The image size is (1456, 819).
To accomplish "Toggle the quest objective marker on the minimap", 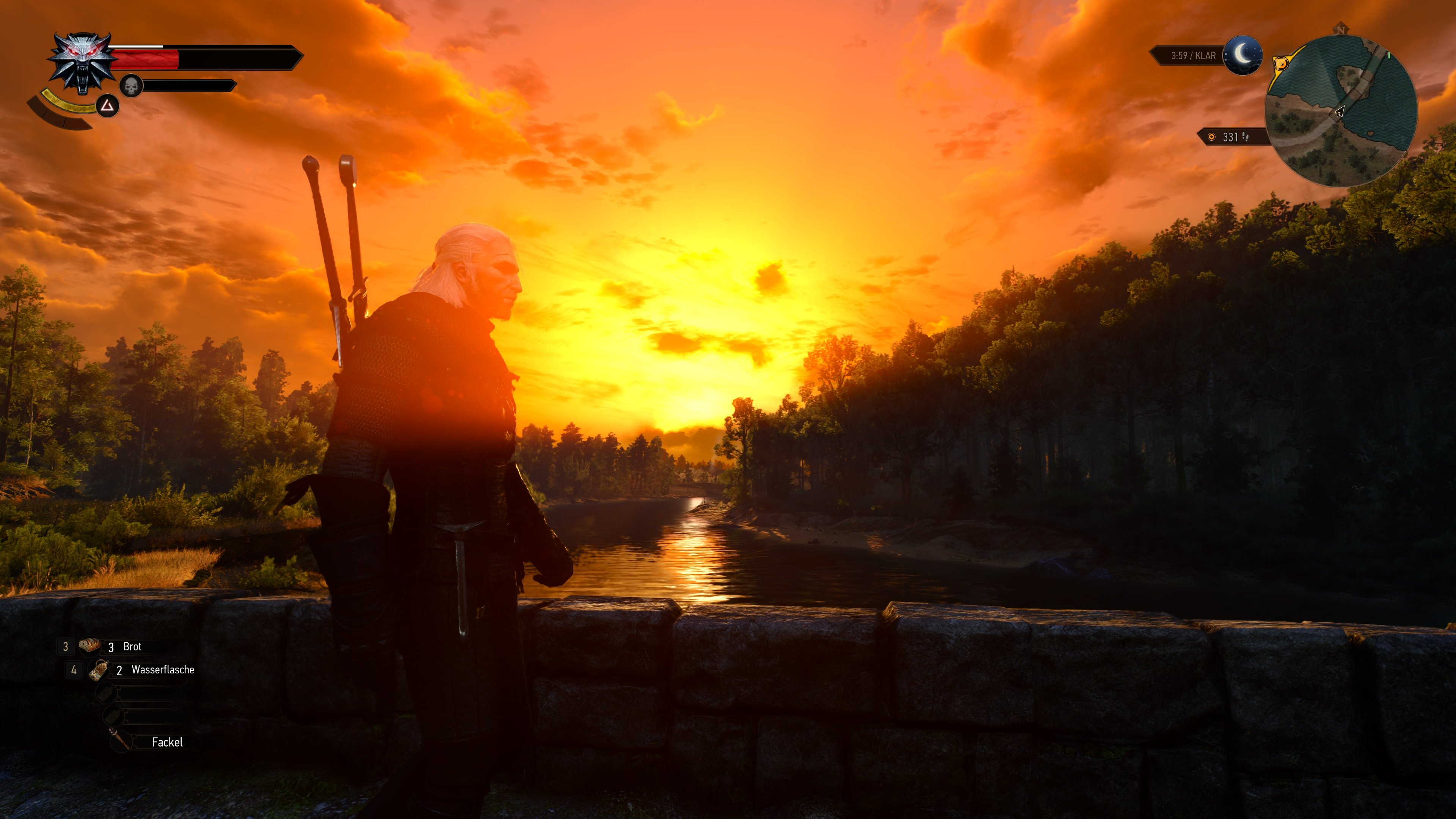I will (x=1281, y=63).
